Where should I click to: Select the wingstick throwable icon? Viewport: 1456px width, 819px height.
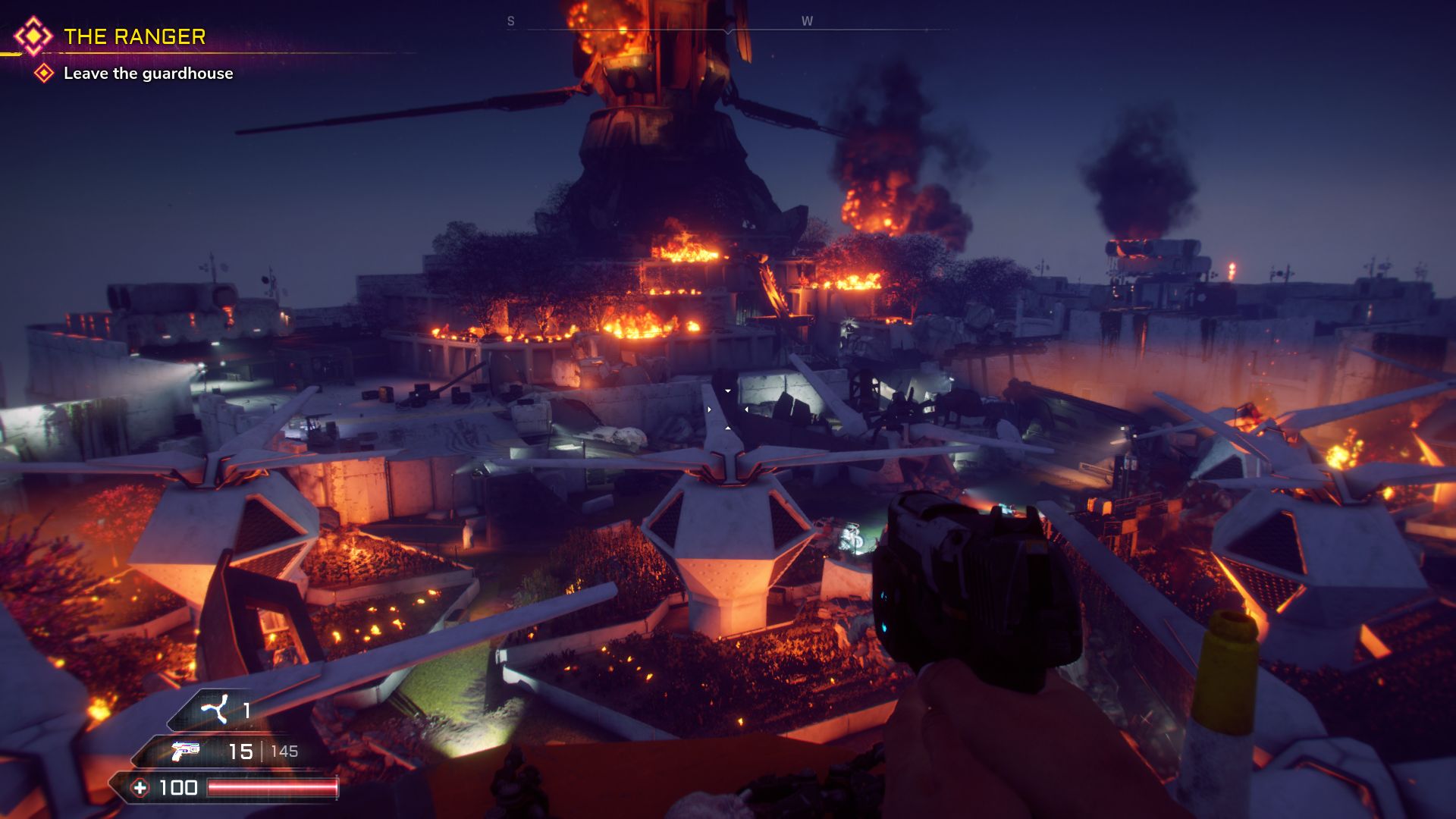(214, 710)
